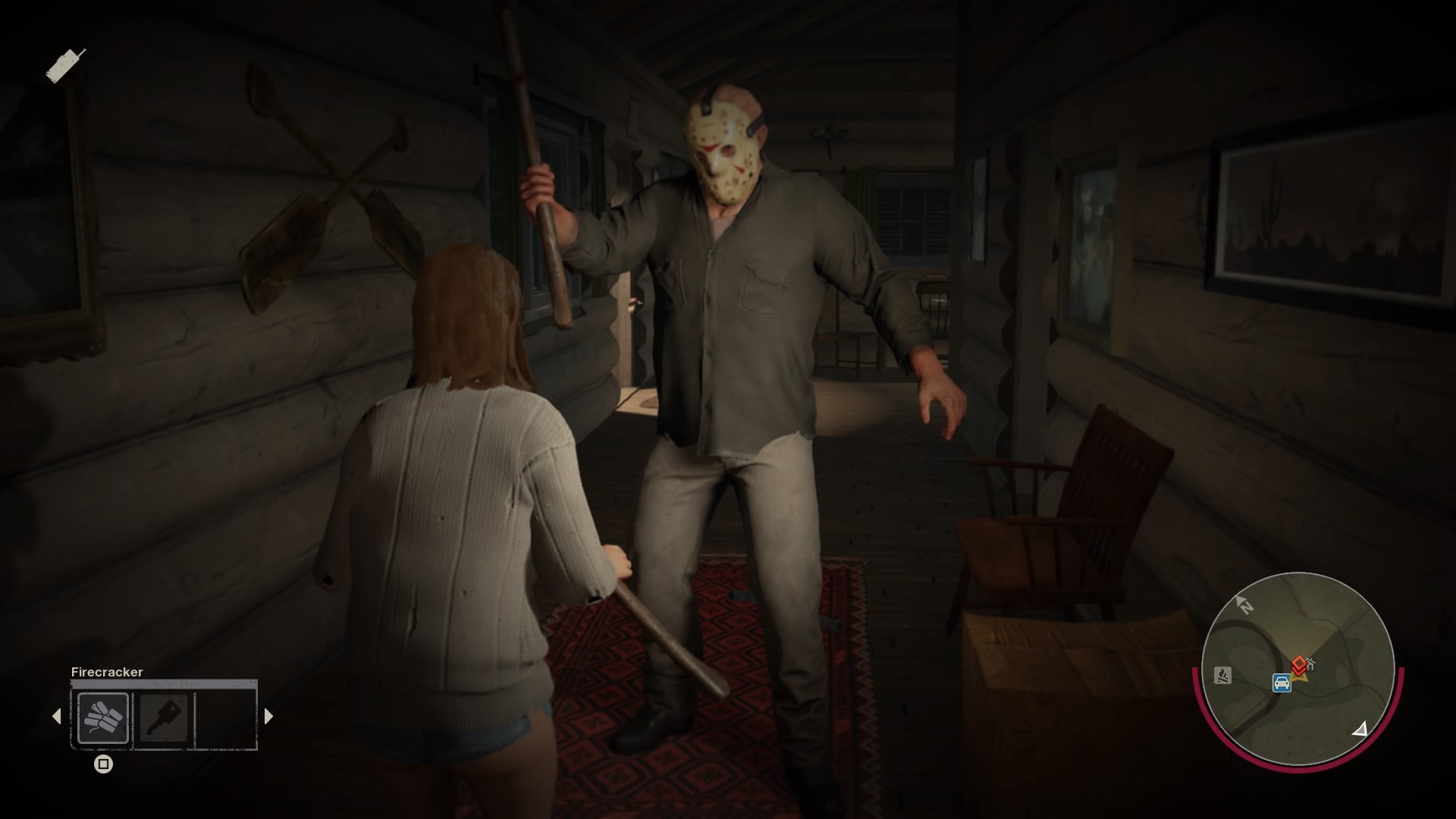1456x819 pixels.
Task: Click the red objective marker on the minimap
Action: tap(1299, 662)
